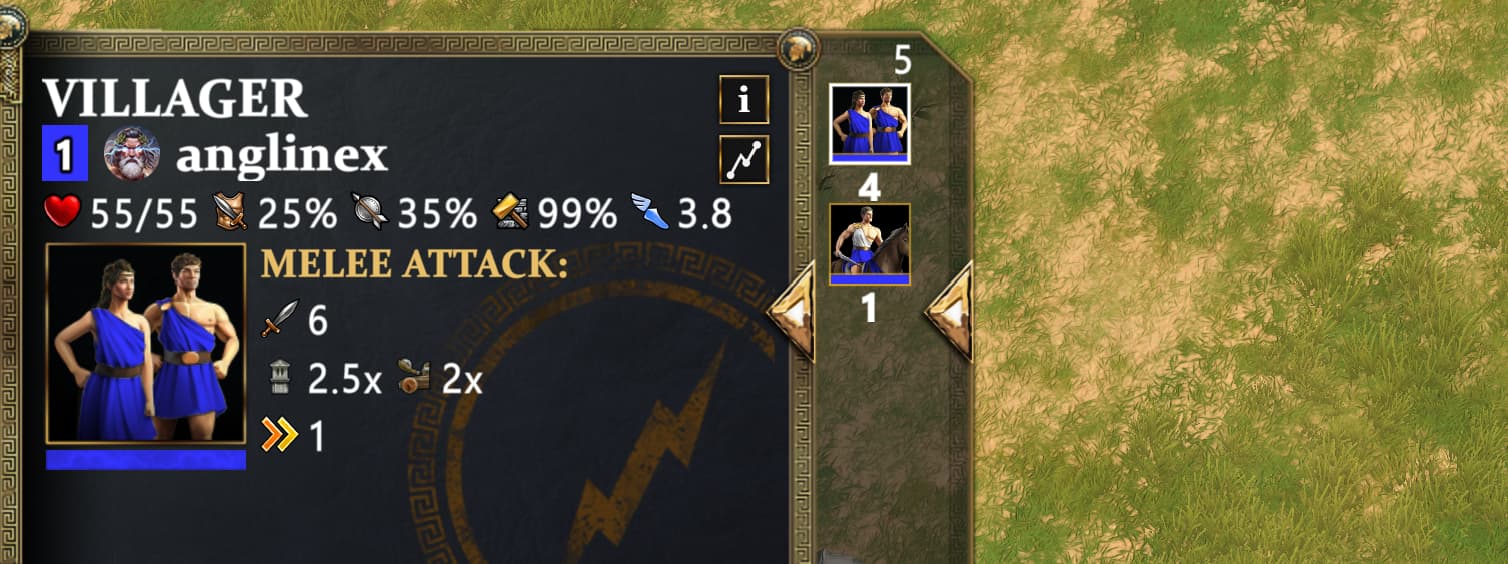This screenshot has height=564, width=1508.
Task: Select the villager group thumbnail
Action: pyautogui.click(x=869, y=123)
